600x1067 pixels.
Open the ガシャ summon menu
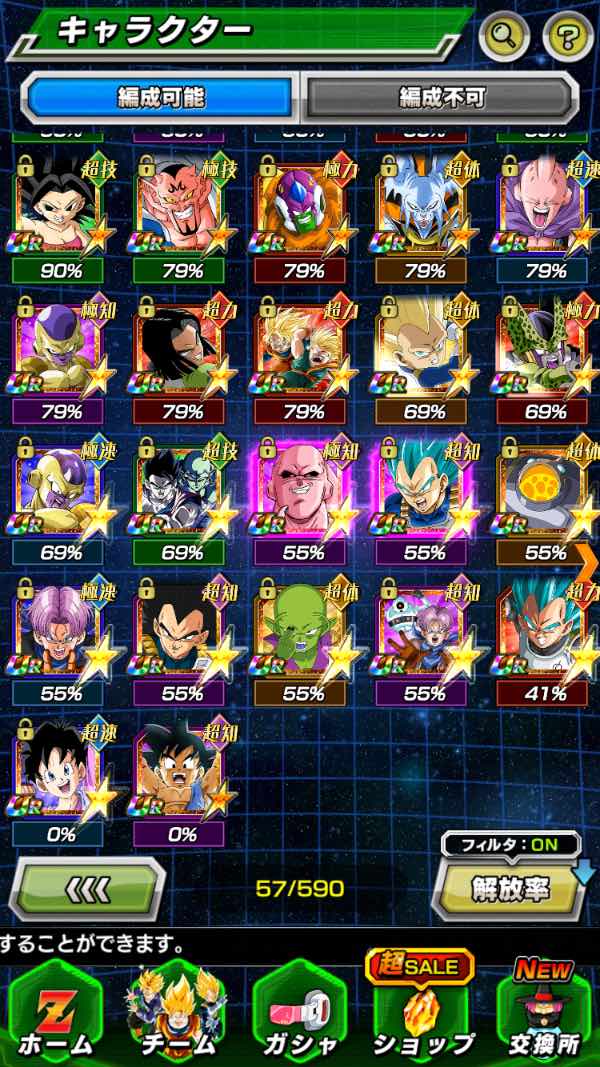298,1010
